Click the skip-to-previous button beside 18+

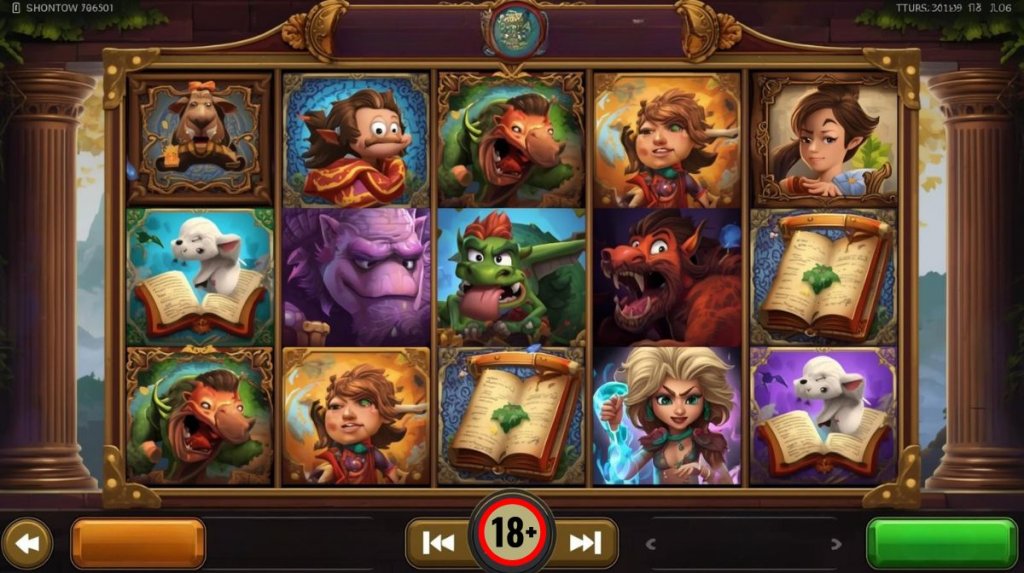pyautogui.click(x=439, y=543)
